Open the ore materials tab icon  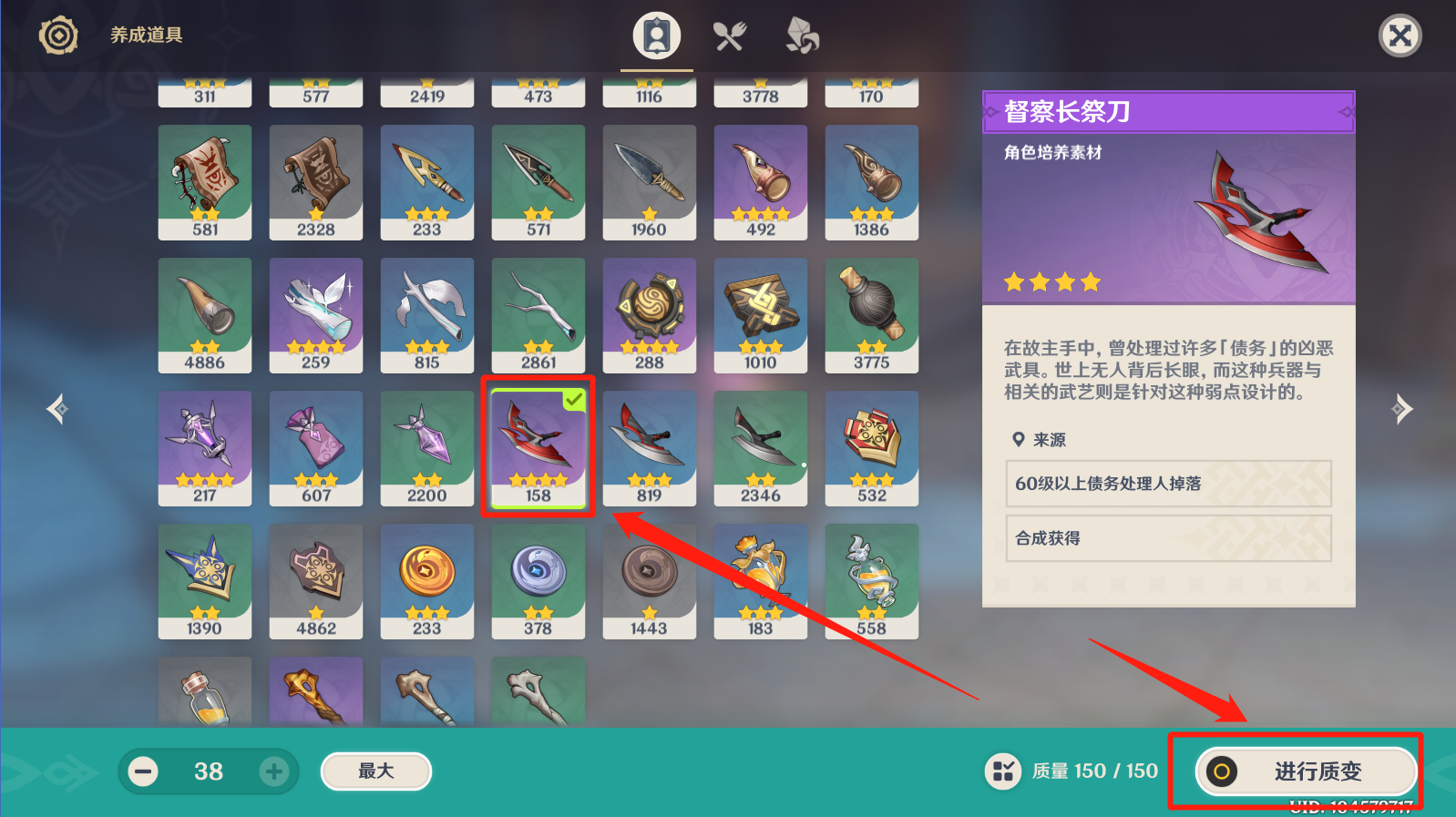[x=801, y=35]
